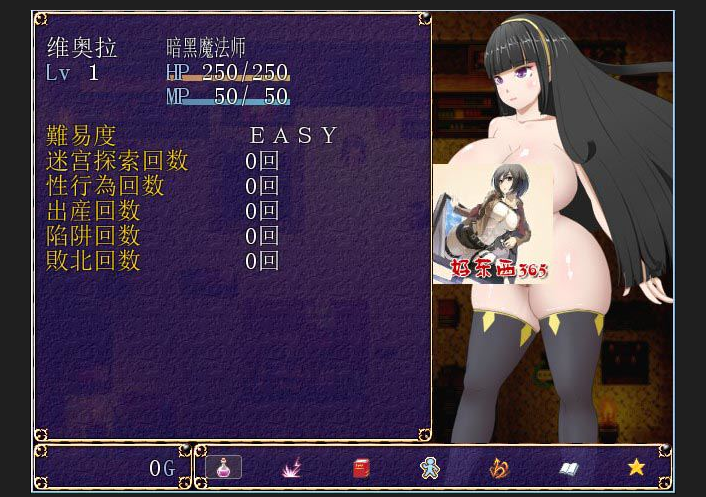Select the yellow star icon
The height and width of the screenshot is (497, 706).
click(x=636, y=467)
